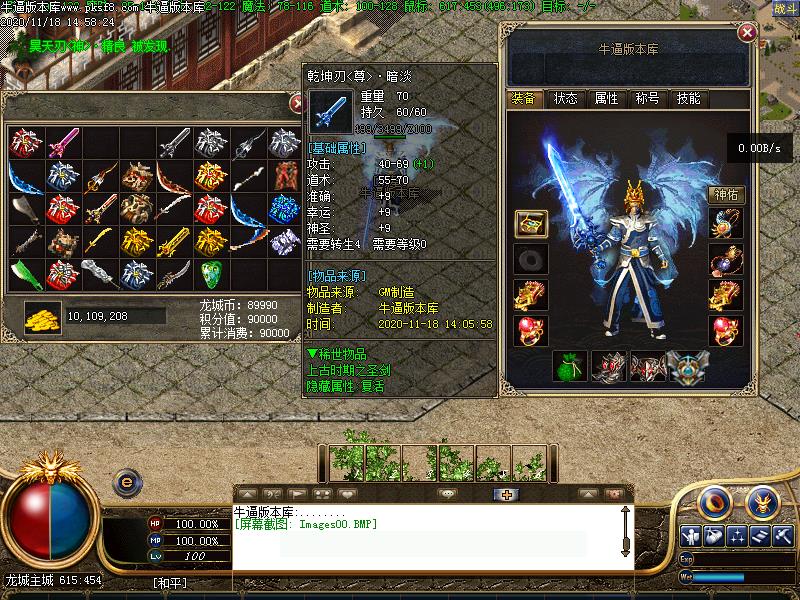Viewport: 800px width, 600px height.
Task: Select the silver medal badge slot
Action: pyautogui.click(x=686, y=368)
